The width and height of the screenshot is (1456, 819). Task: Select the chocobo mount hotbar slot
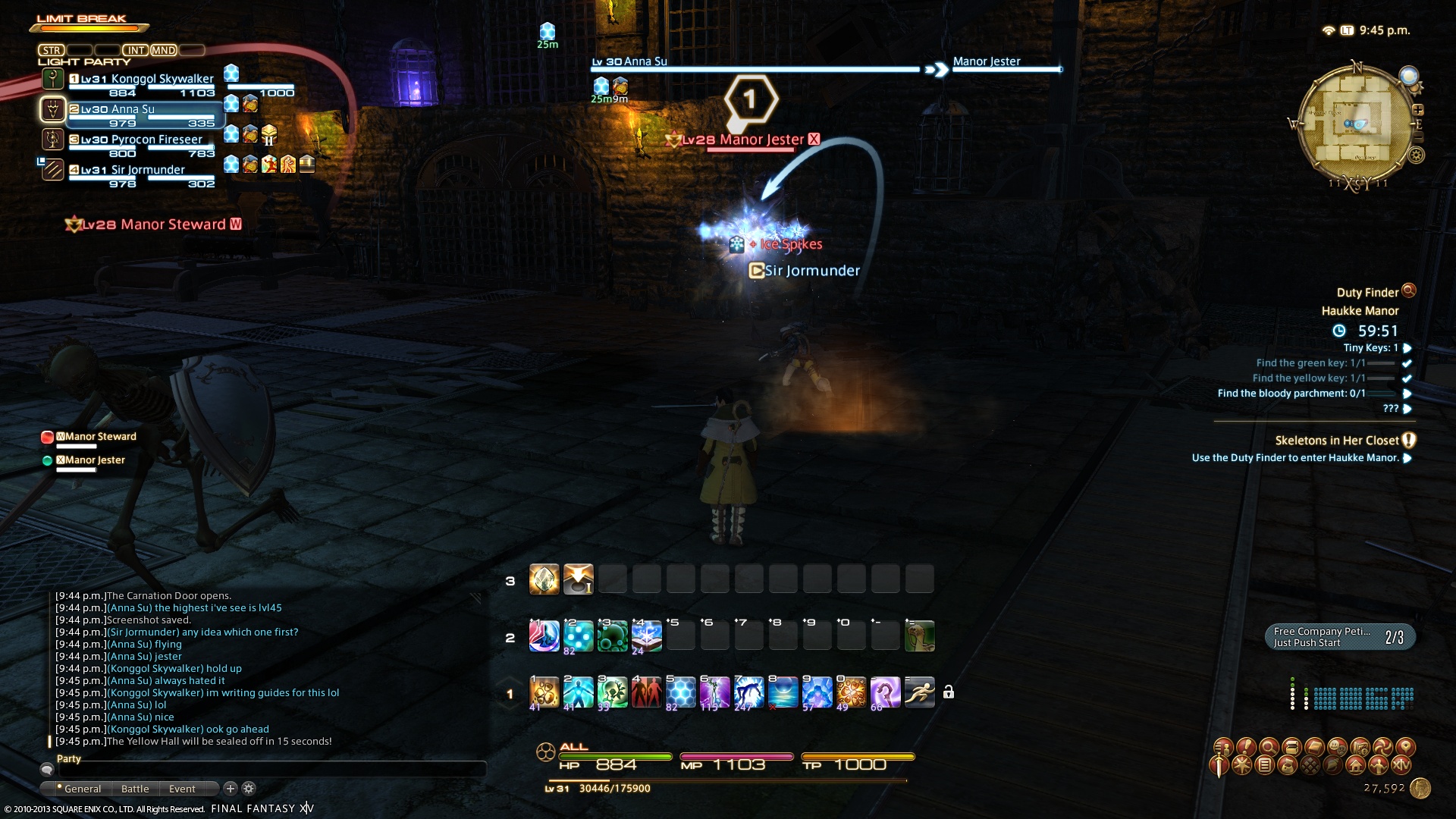[x=919, y=636]
